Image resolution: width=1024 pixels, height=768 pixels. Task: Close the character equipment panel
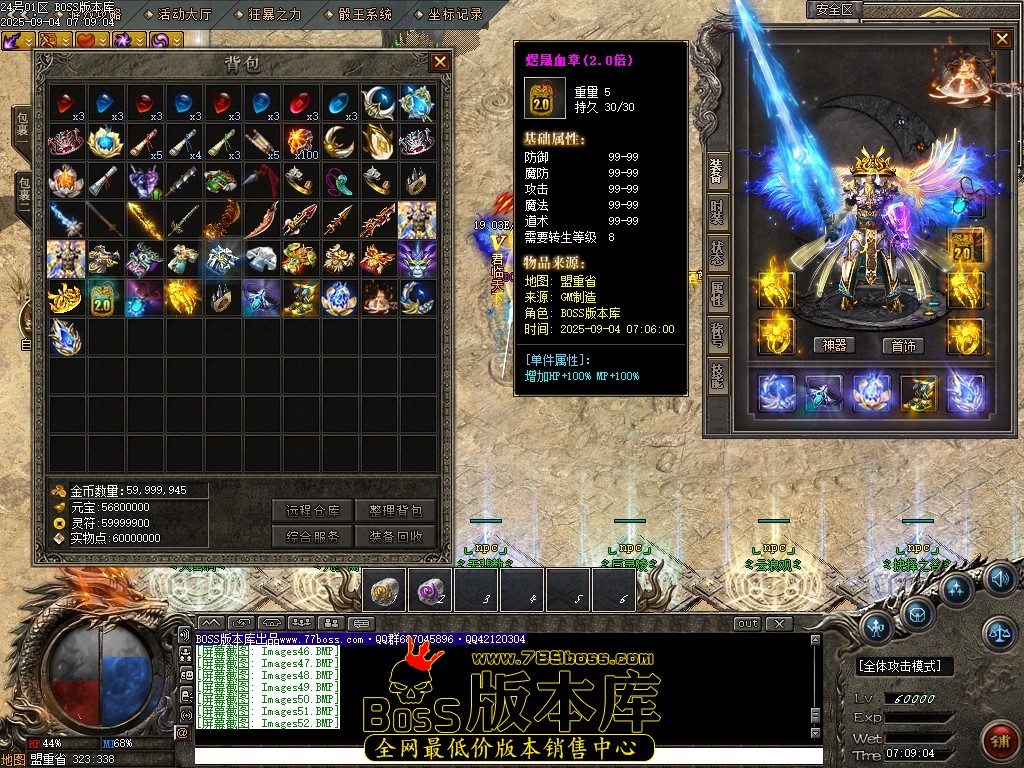tap(1001, 39)
